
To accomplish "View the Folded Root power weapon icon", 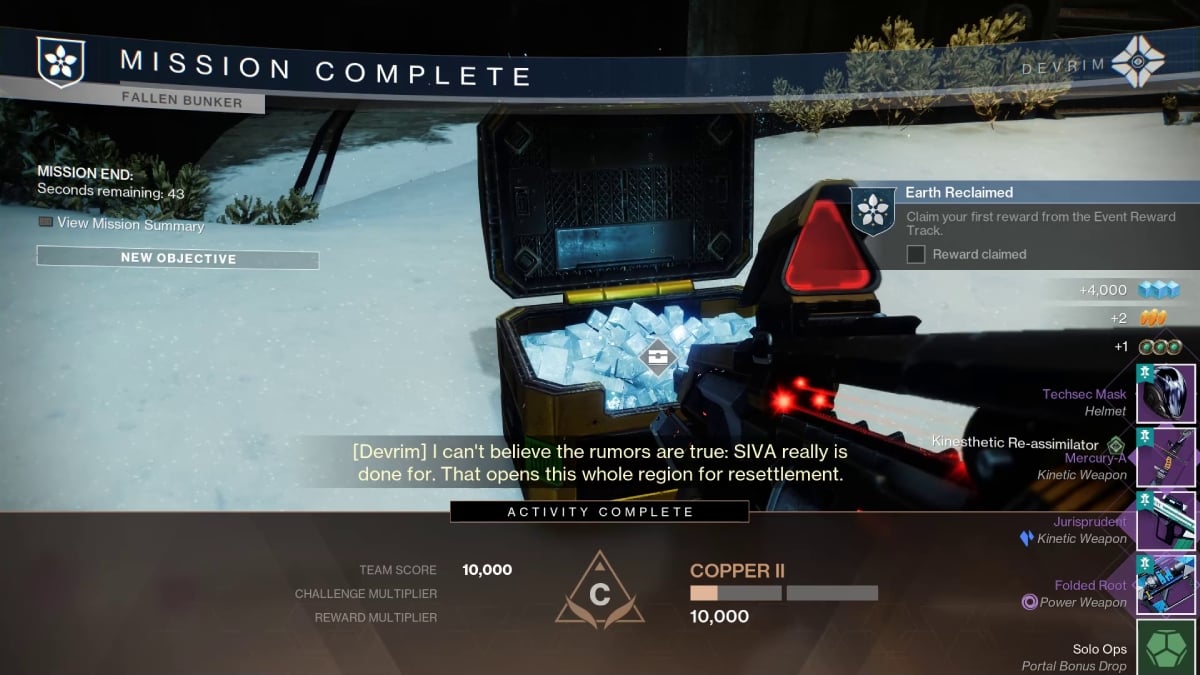I will [1166, 584].
